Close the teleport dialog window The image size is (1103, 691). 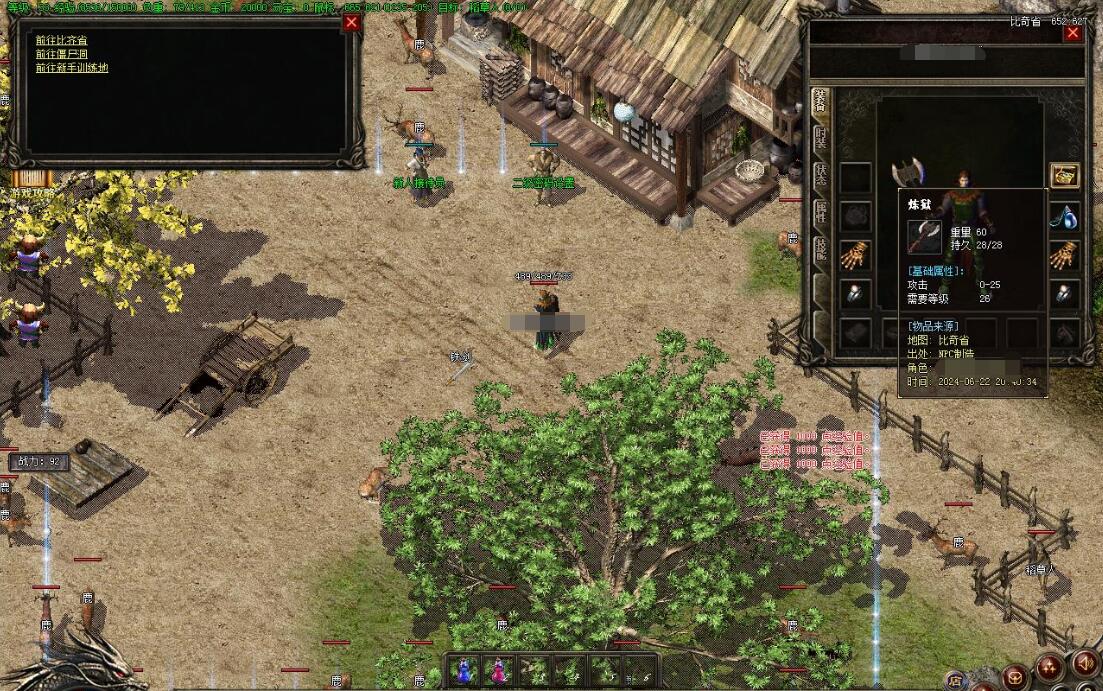click(352, 23)
